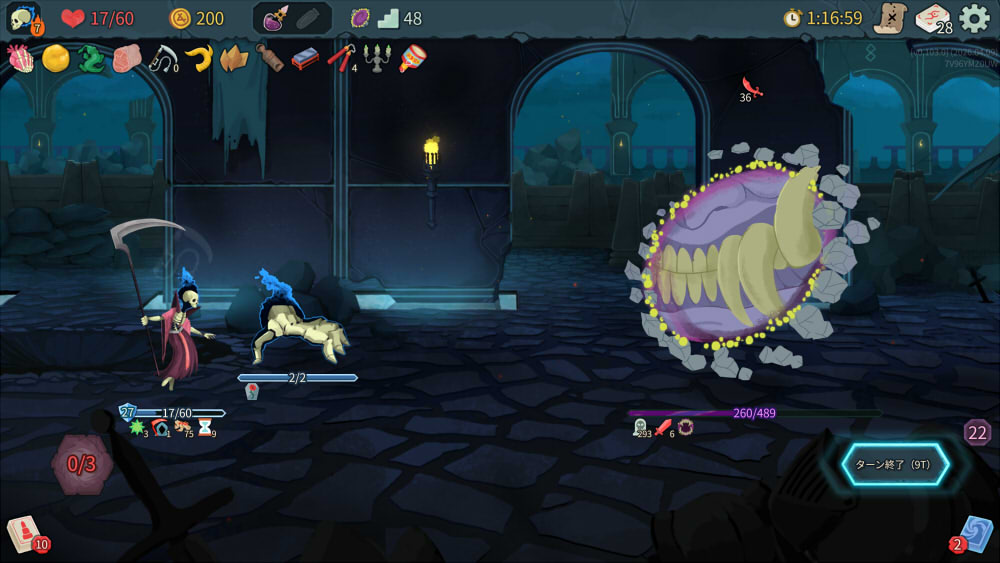The width and height of the screenshot is (1000, 563).
Task: Inspect the raw meat relic
Action: 126,58
